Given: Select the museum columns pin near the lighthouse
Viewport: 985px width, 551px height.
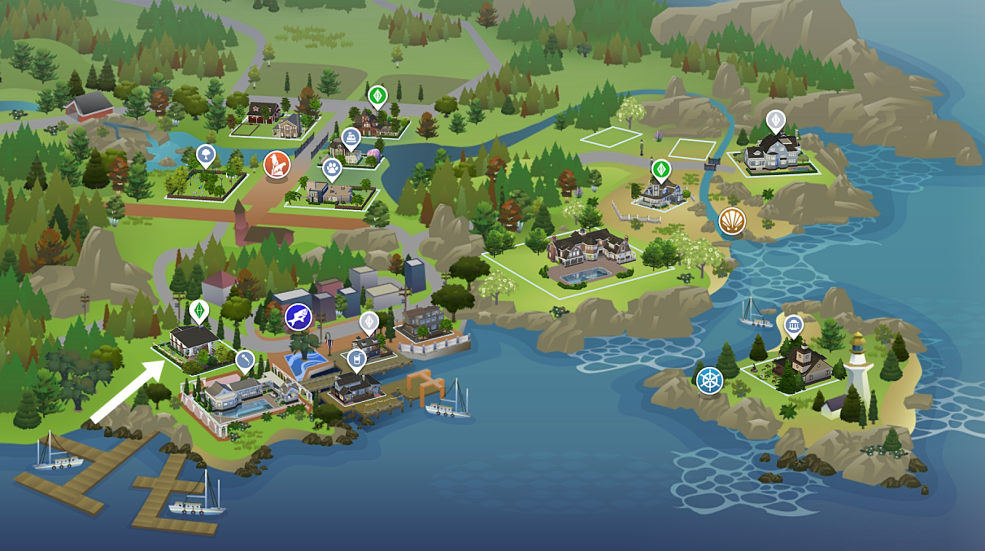Looking at the screenshot, I should 794,325.
